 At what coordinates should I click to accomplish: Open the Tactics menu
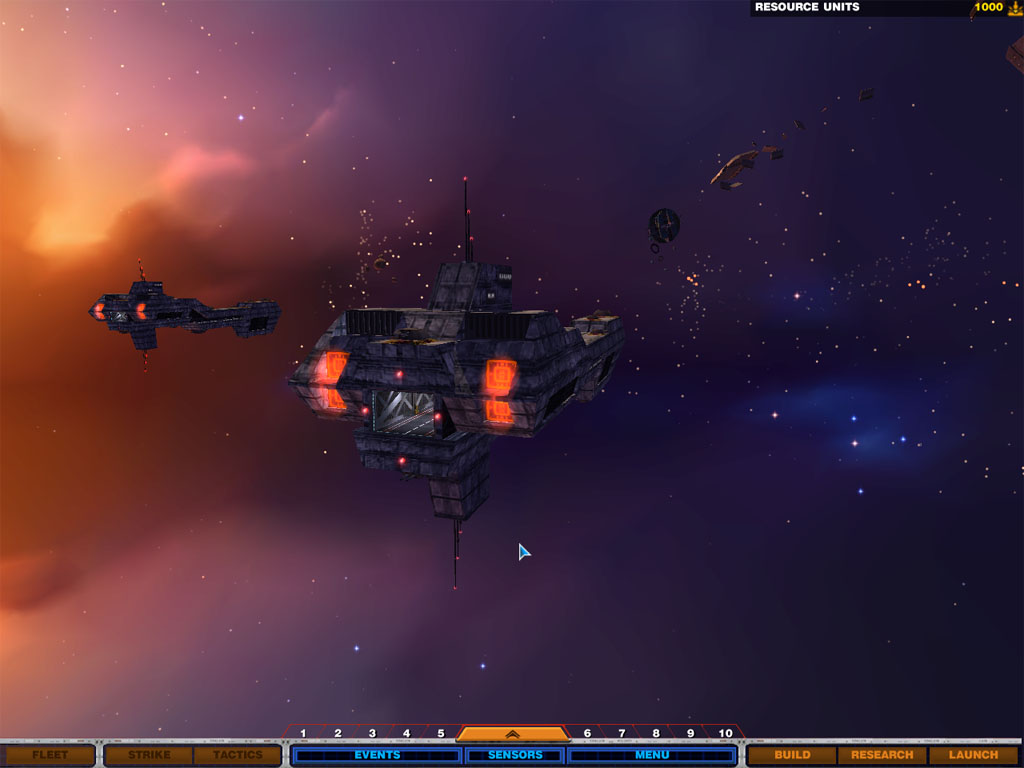[x=237, y=755]
